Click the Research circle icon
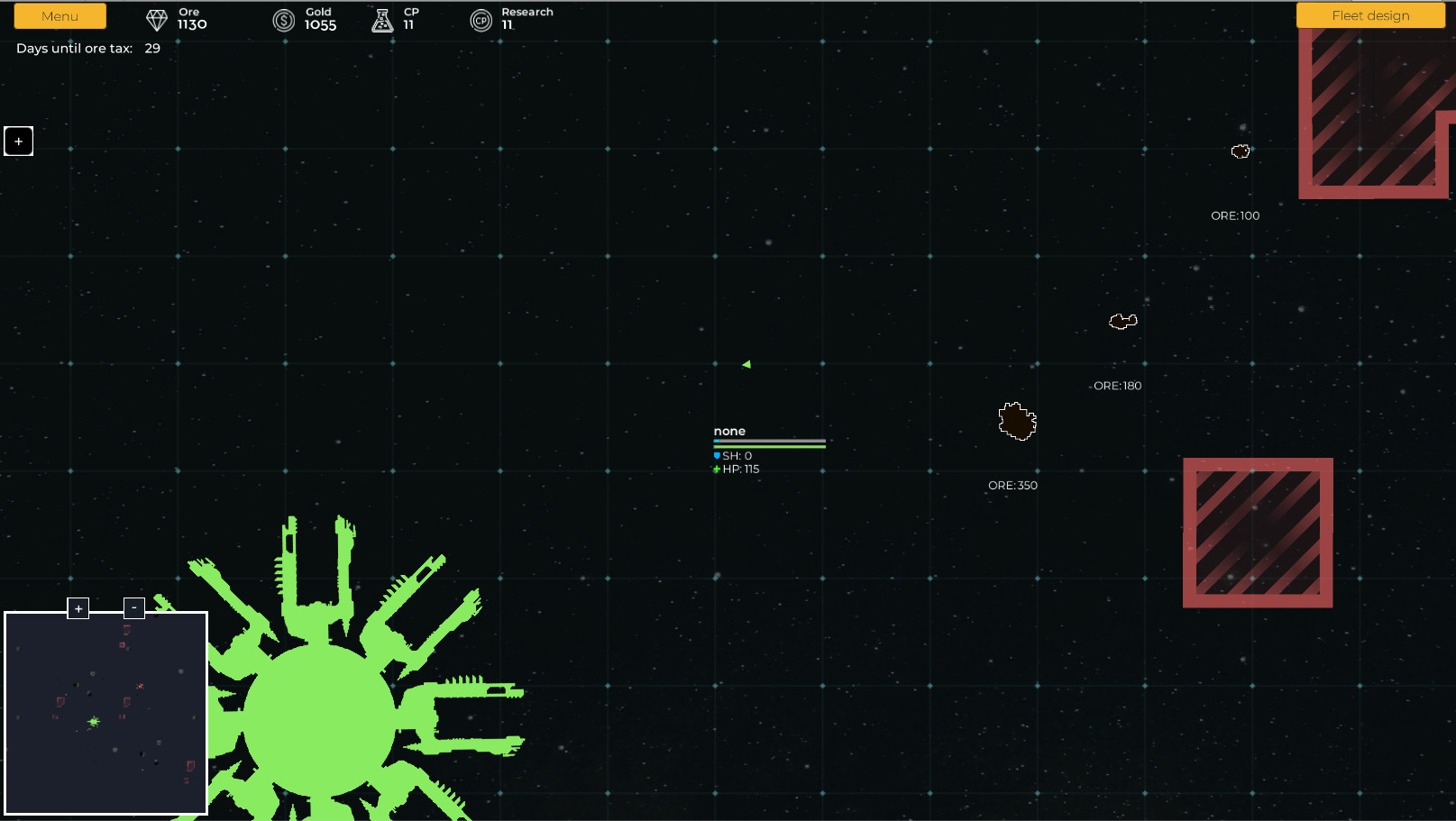Viewport: 1456px width, 821px height. 481,19
